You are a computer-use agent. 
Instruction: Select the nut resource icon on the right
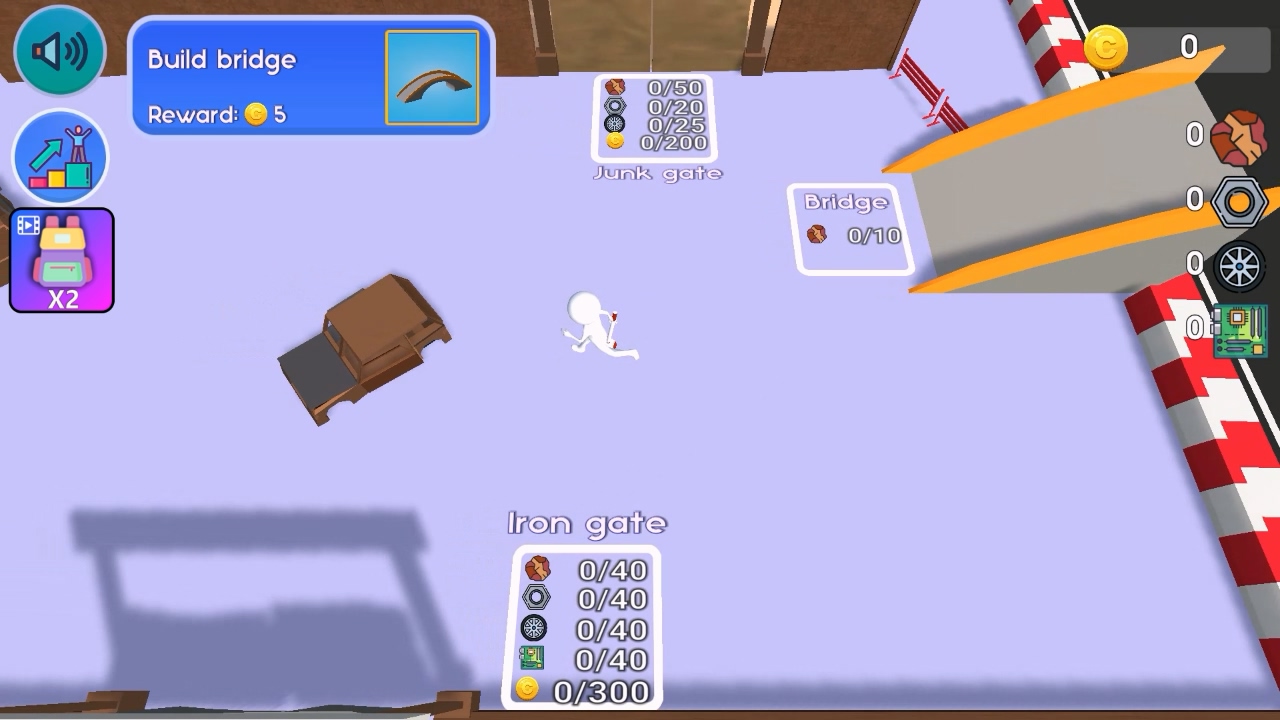(1240, 200)
